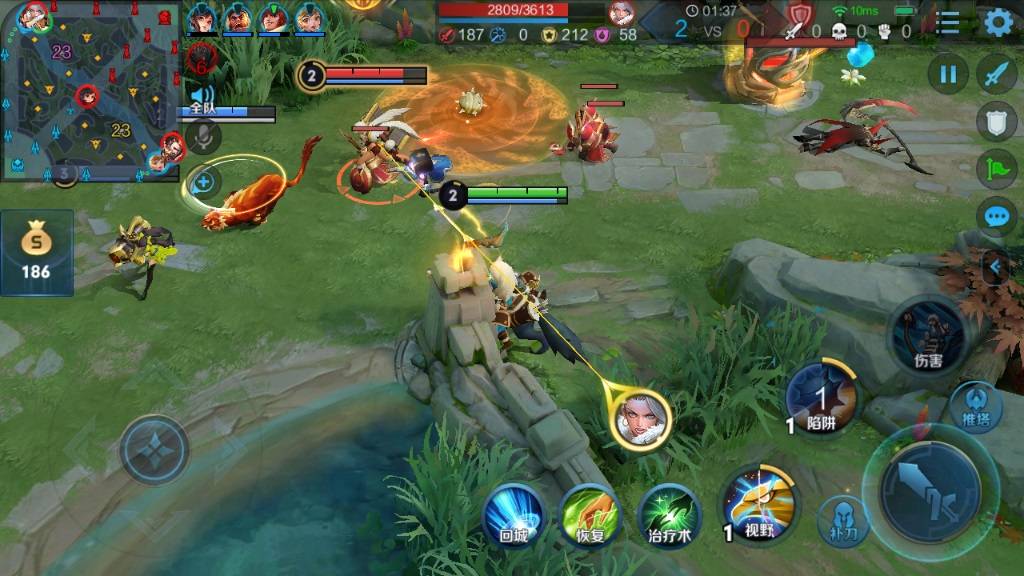The image size is (1024, 576).
Task: Open the scoreboard list icon
Action: tap(947, 24)
